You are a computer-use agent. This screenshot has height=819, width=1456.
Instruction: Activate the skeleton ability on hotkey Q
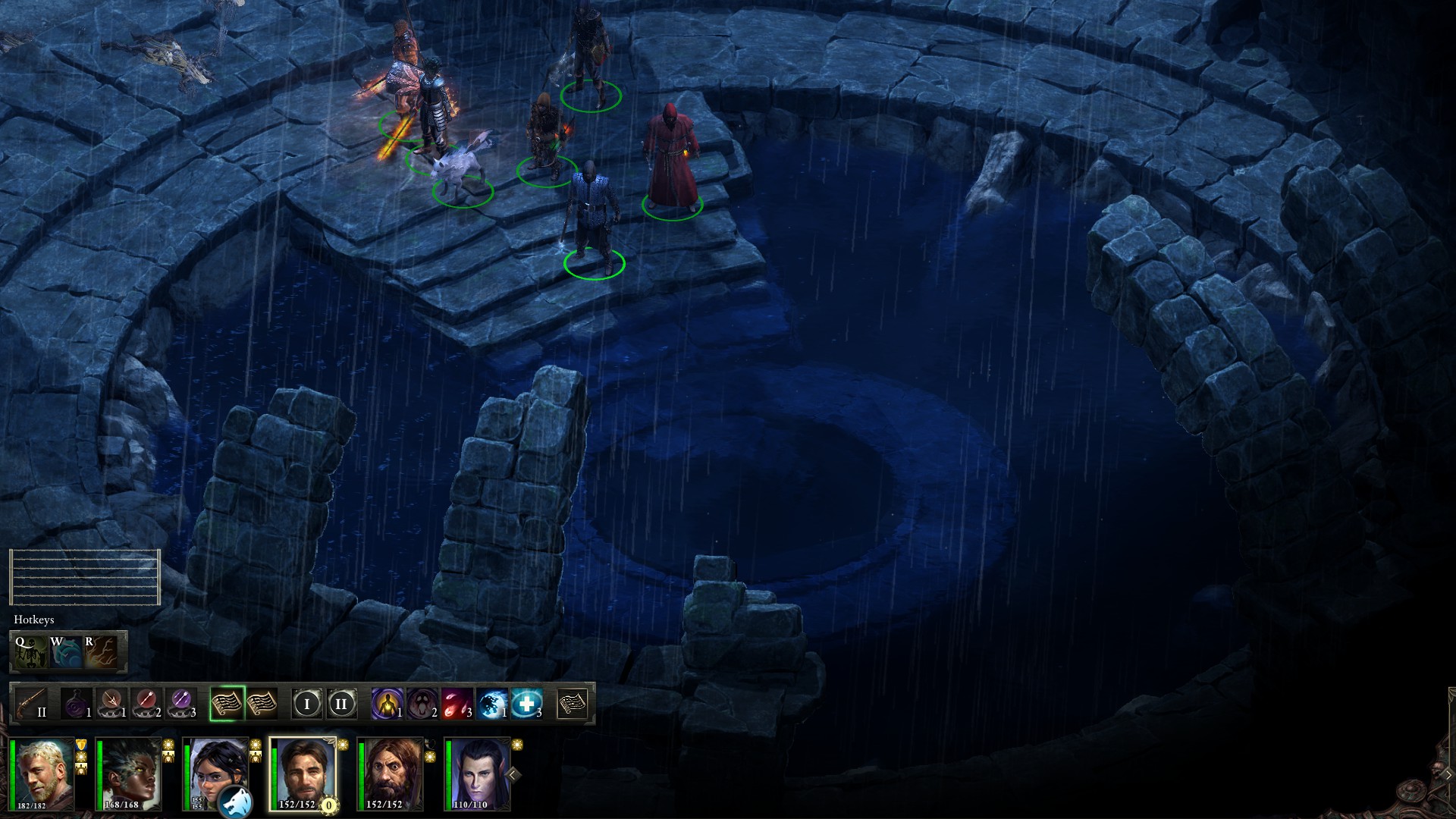pos(30,651)
